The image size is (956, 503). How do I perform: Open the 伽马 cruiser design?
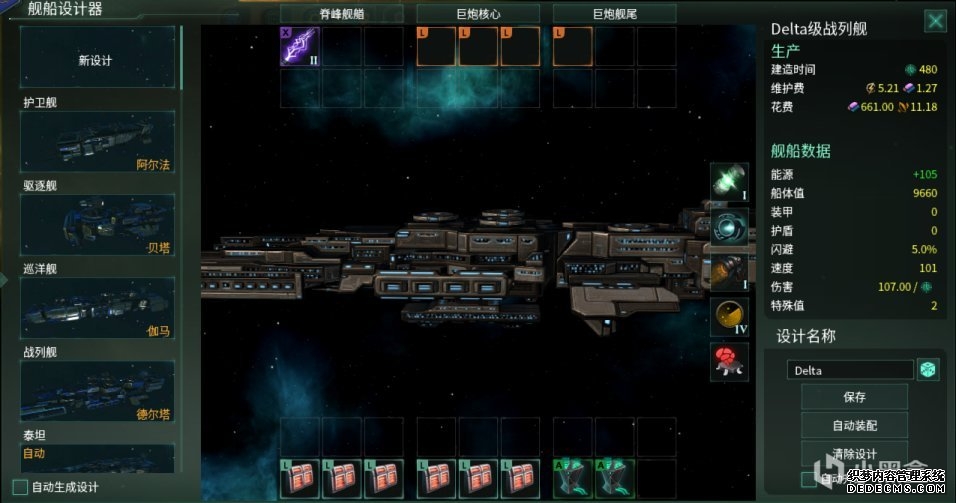98,307
